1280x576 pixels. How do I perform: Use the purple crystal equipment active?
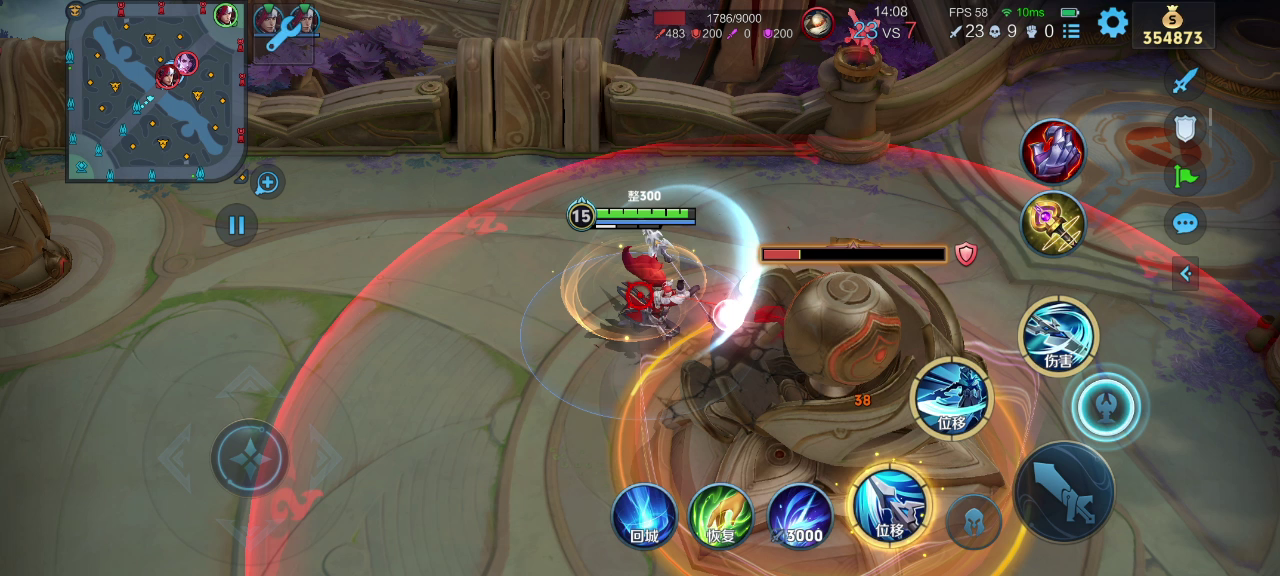[1053, 152]
